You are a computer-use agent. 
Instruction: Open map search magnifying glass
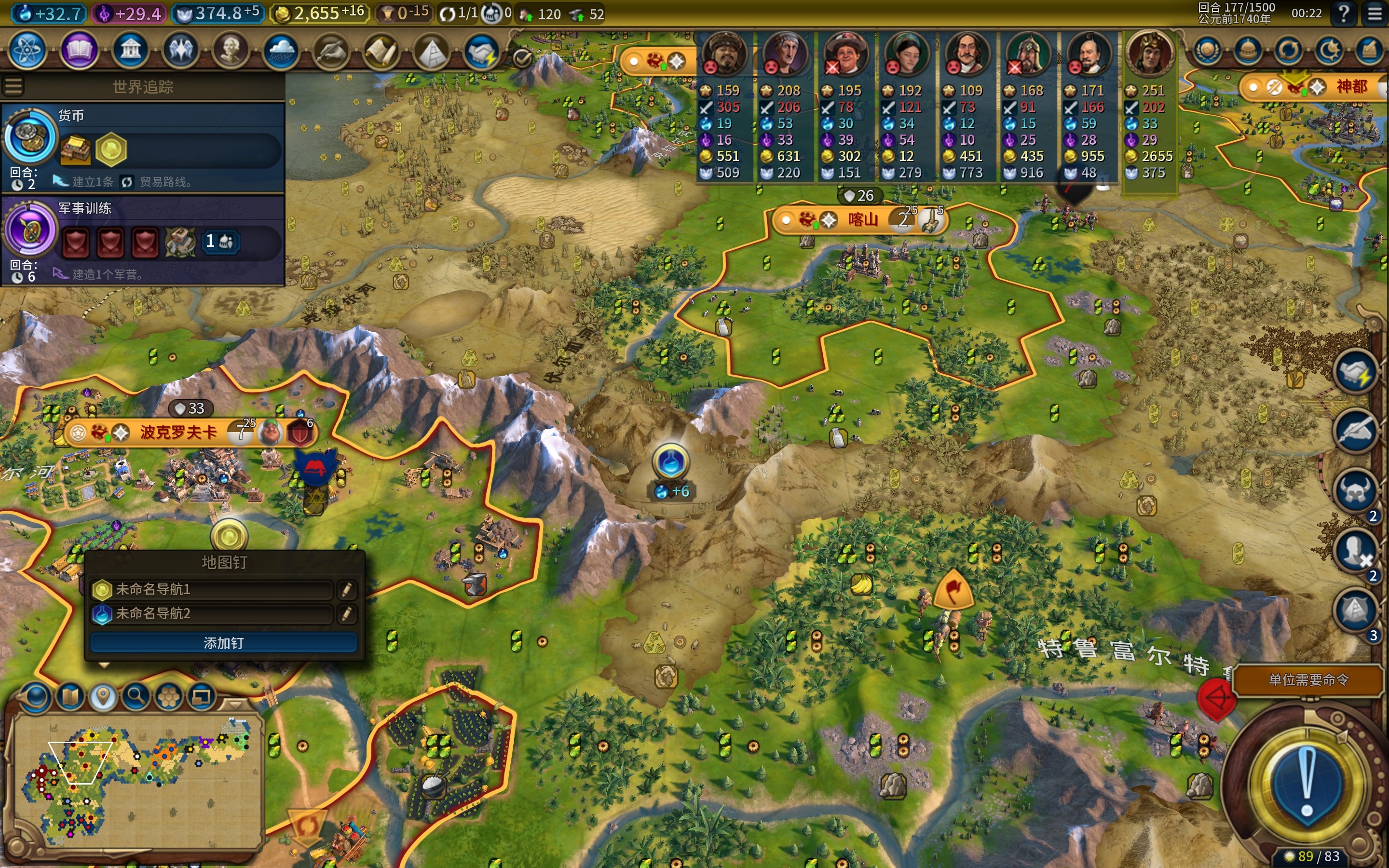(x=136, y=697)
